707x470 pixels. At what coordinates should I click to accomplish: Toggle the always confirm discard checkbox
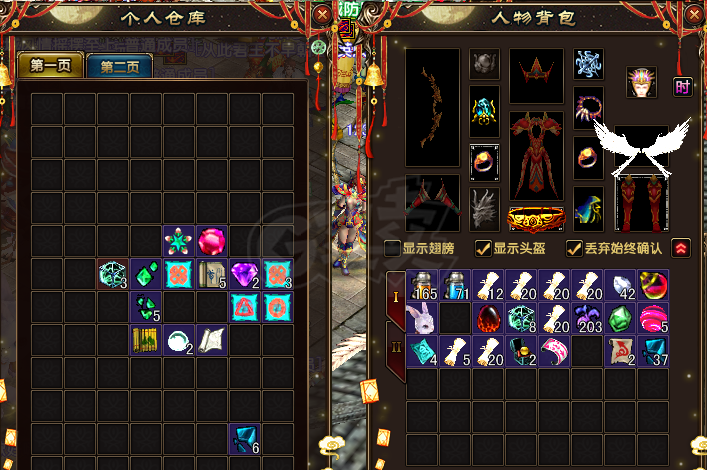pyautogui.click(x=574, y=248)
